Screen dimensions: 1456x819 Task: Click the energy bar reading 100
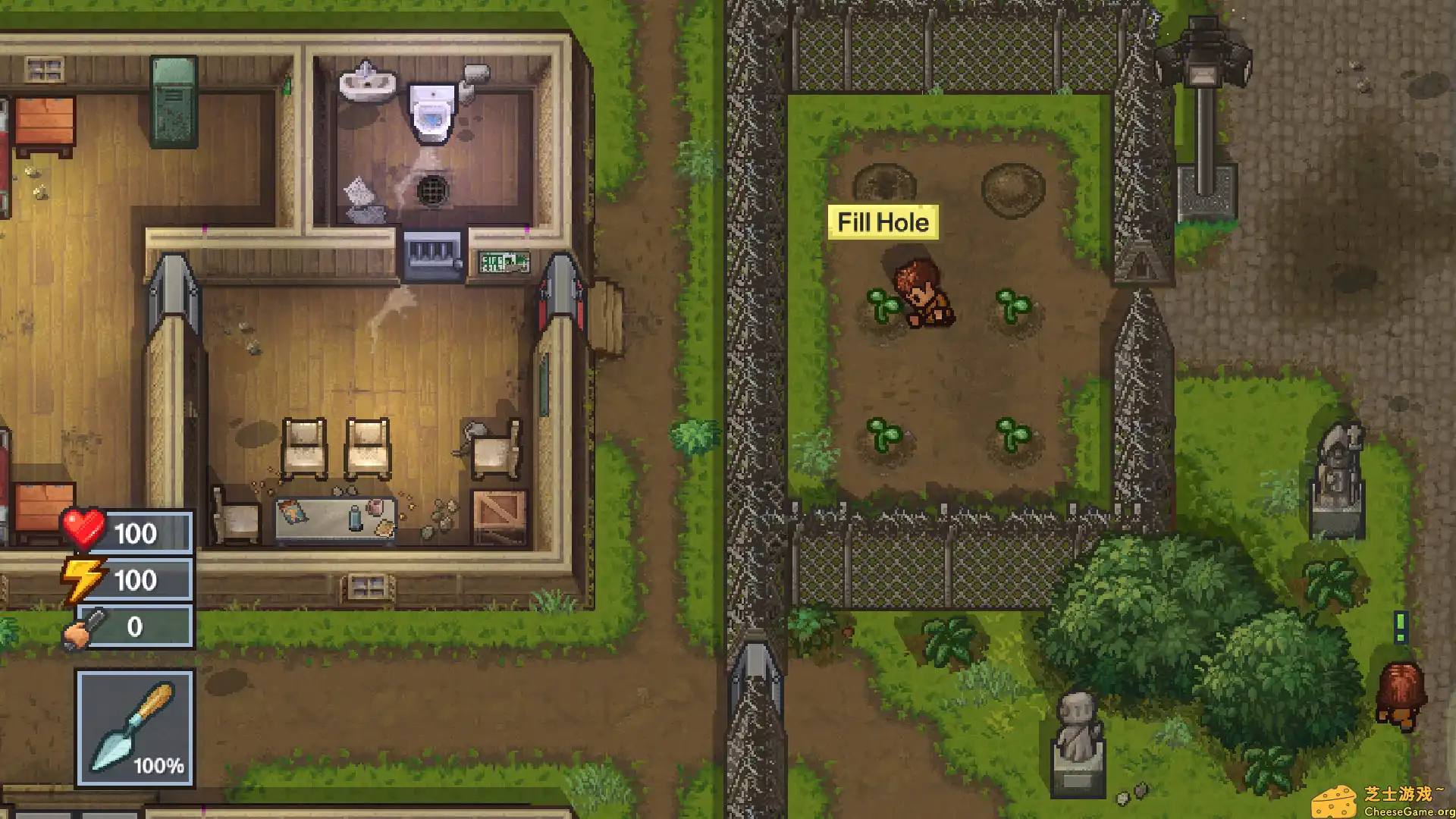point(136,580)
